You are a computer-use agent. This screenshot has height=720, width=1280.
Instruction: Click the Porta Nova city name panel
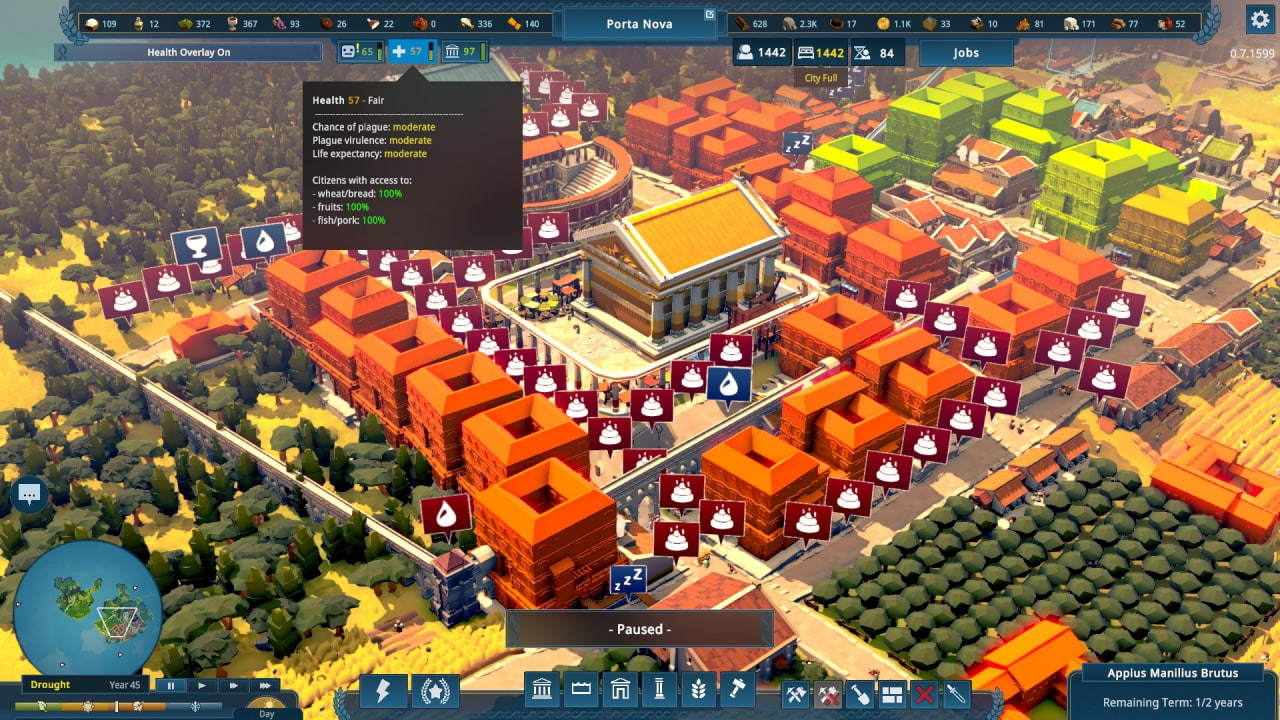click(639, 23)
